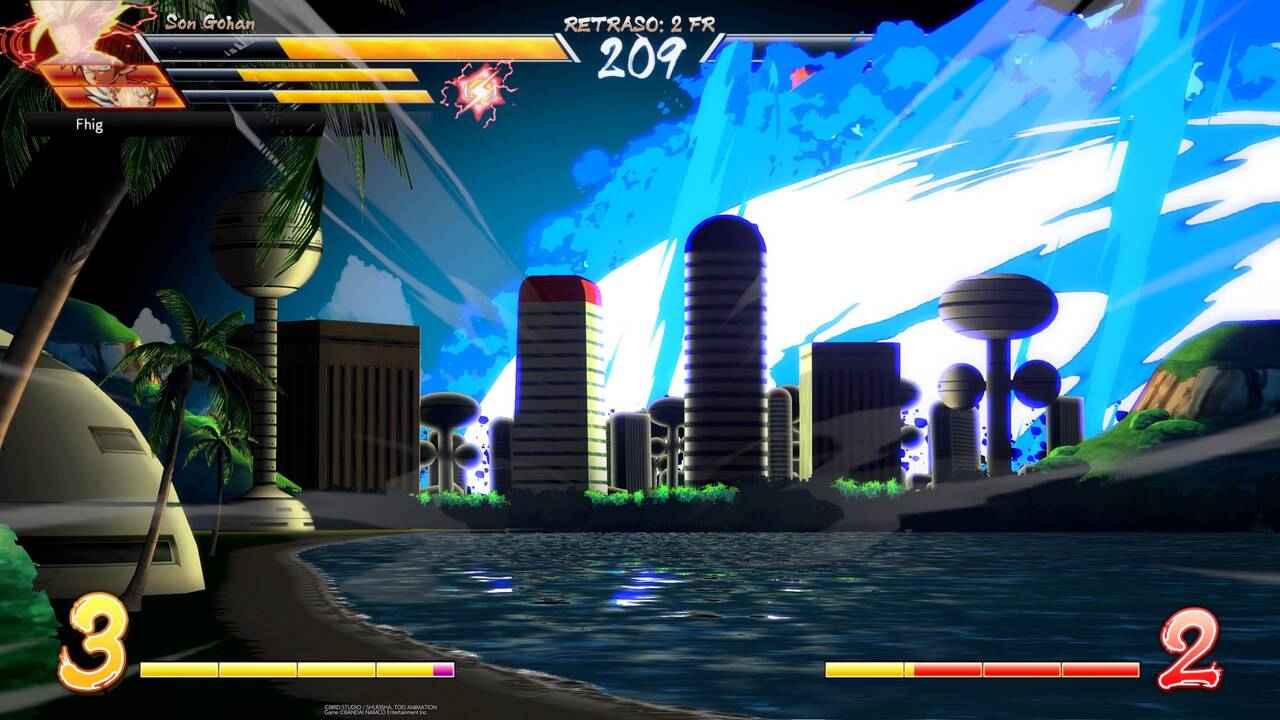The height and width of the screenshot is (720, 1280).
Task: Toggle the first teammate's assist health bar
Action: [300, 72]
